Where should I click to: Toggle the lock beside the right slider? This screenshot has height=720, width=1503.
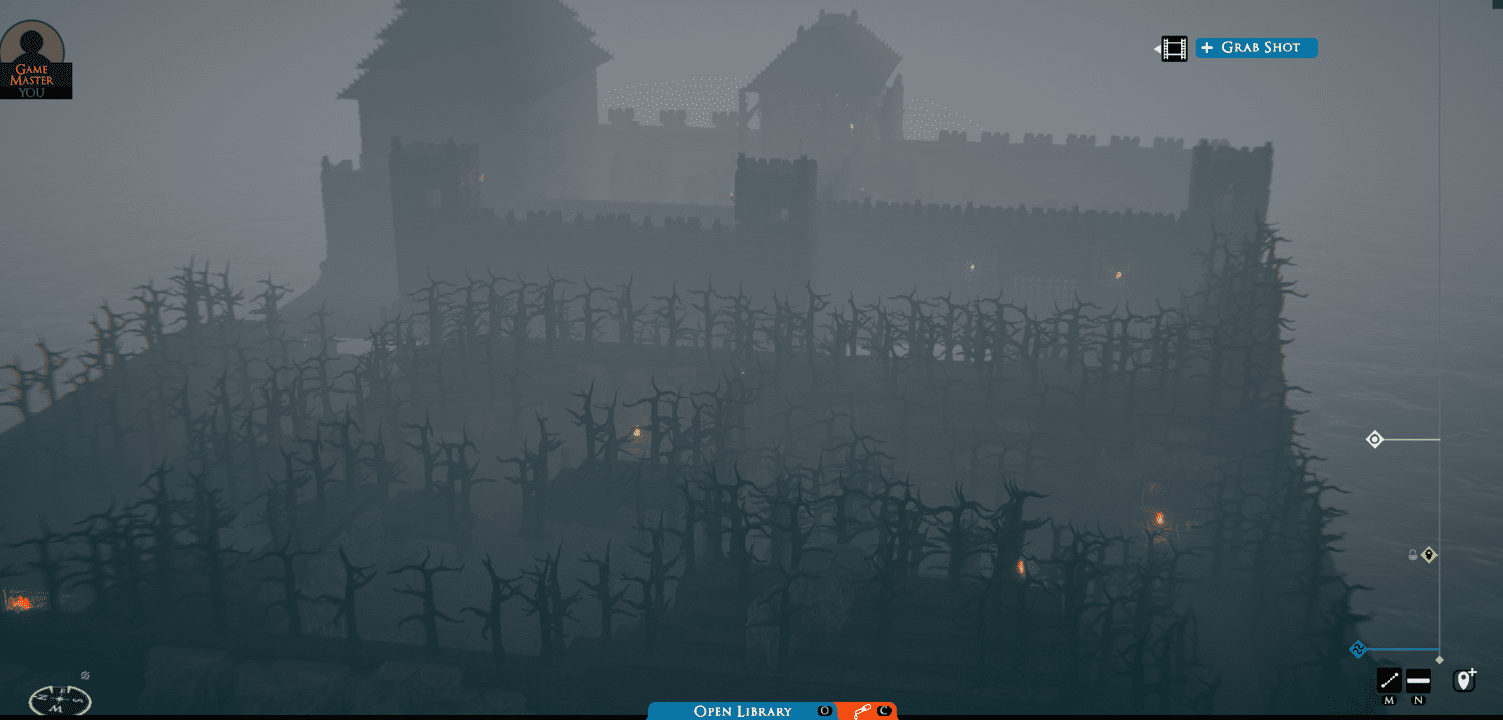pos(1413,554)
